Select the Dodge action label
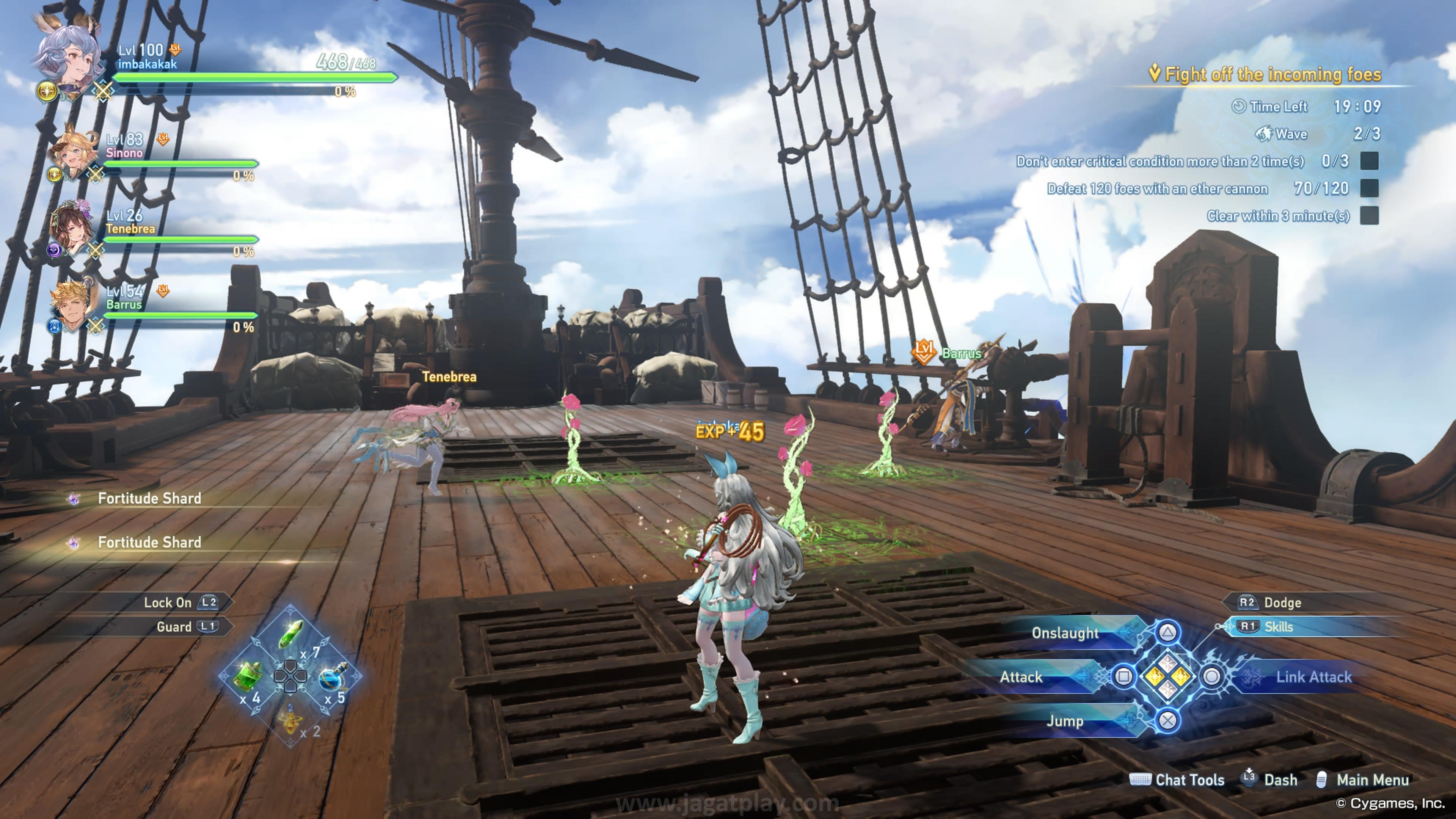This screenshot has width=1456, height=819. click(1282, 602)
